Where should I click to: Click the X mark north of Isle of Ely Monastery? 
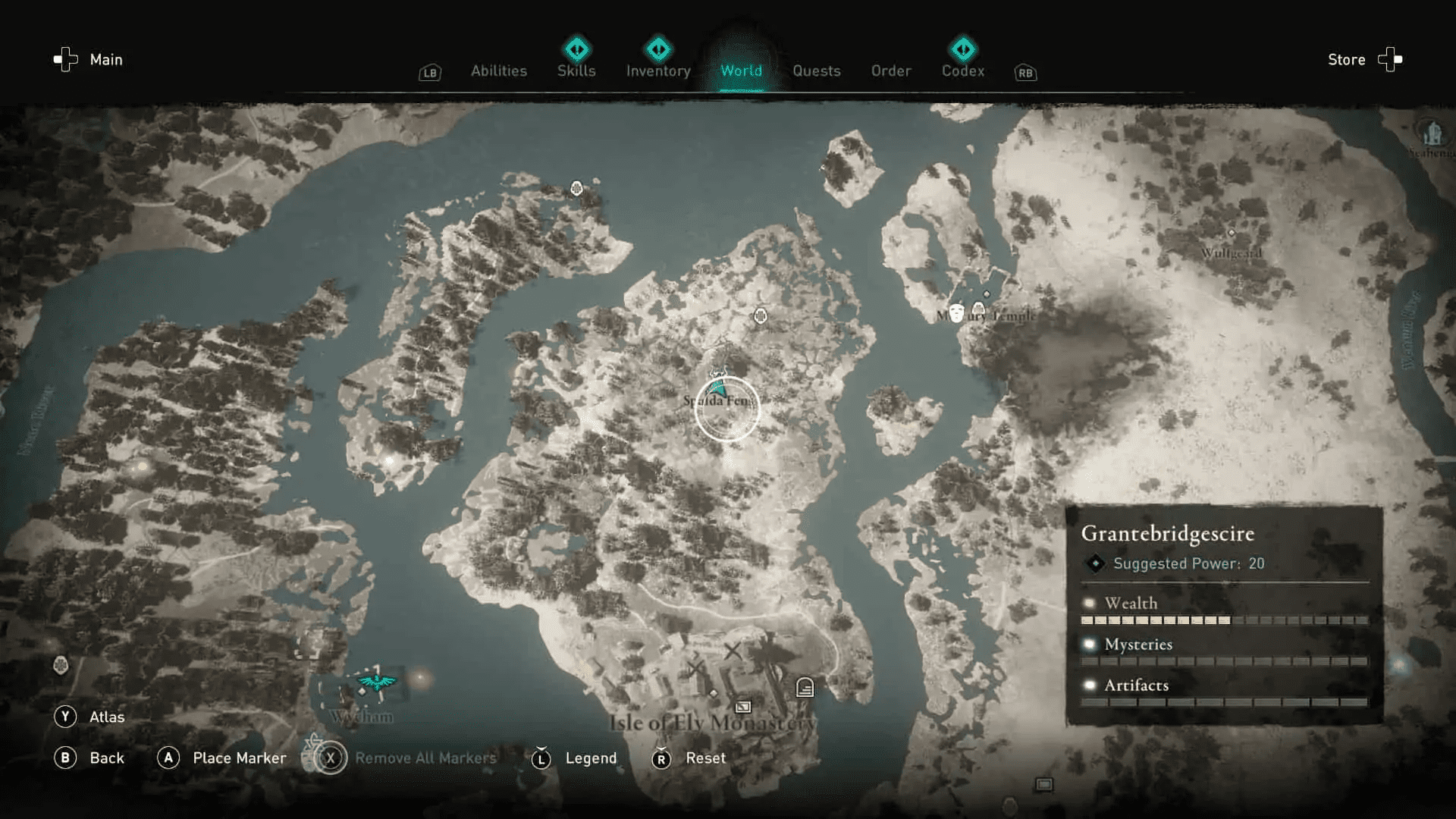pos(733,650)
